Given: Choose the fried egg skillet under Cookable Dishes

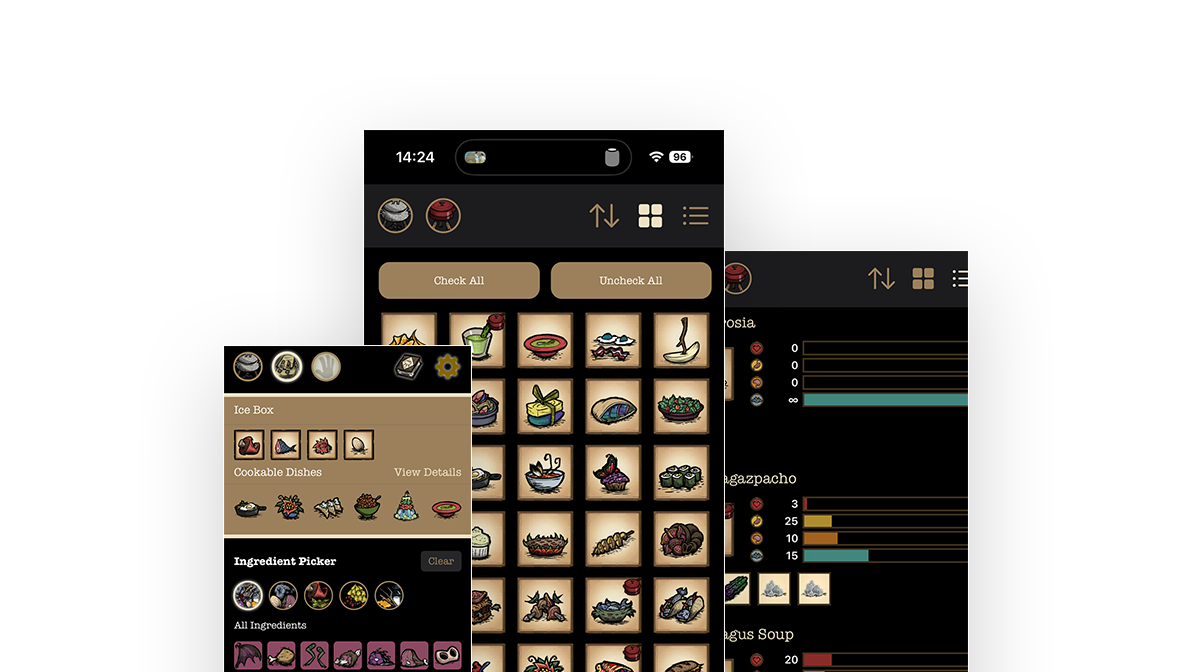Looking at the screenshot, I should pos(249,507).
